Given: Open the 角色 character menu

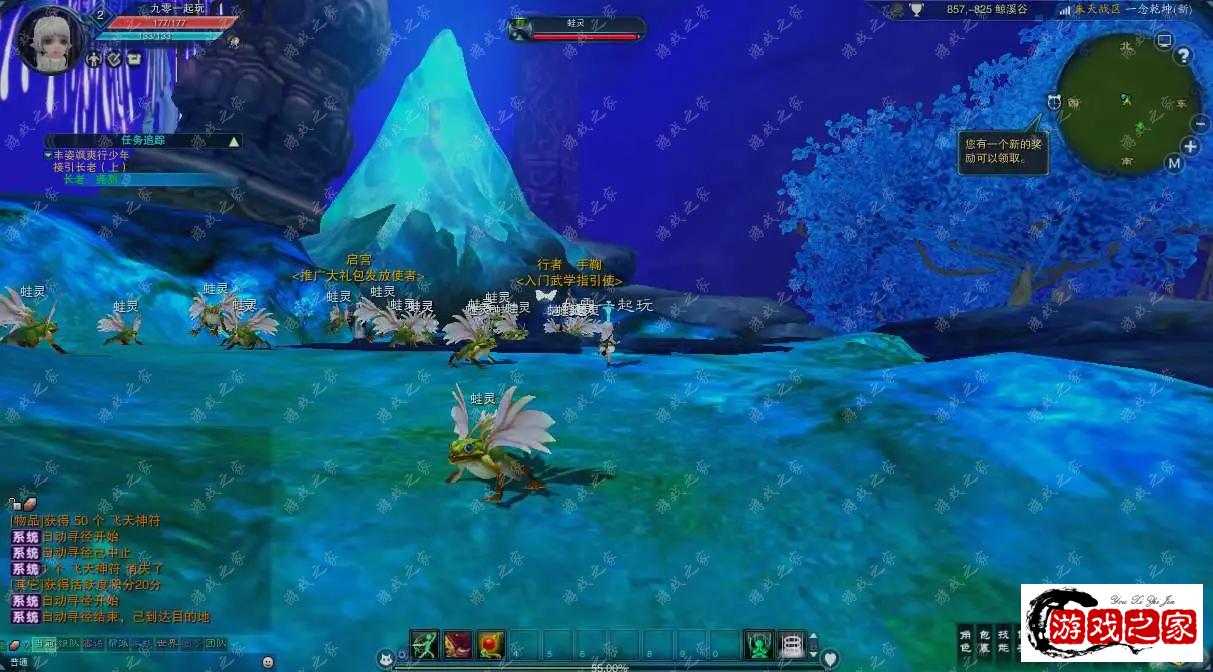Looking at the screenshot, I should (965, 641).
